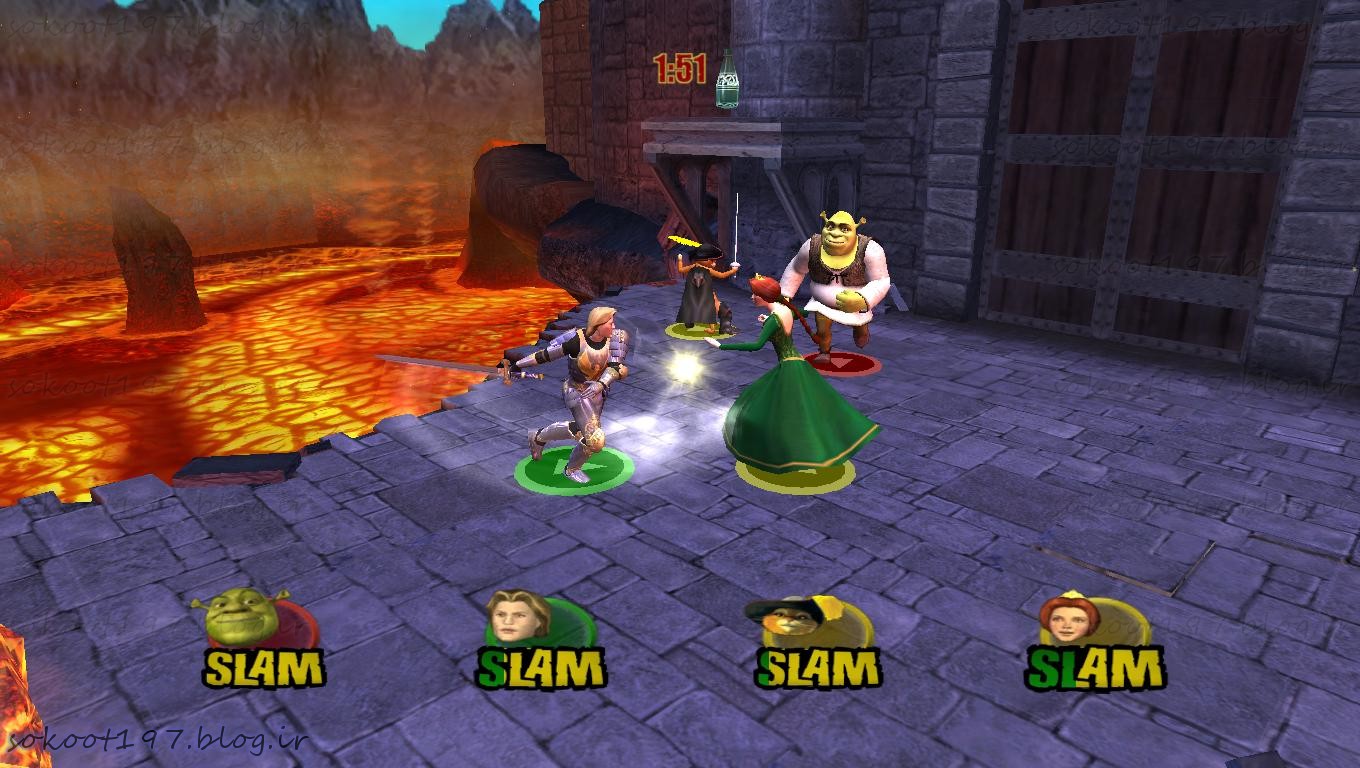Screen dimensions: 1360x768
Task: Choose the Puss in Boots portrait
Action: tap(797, 622)
